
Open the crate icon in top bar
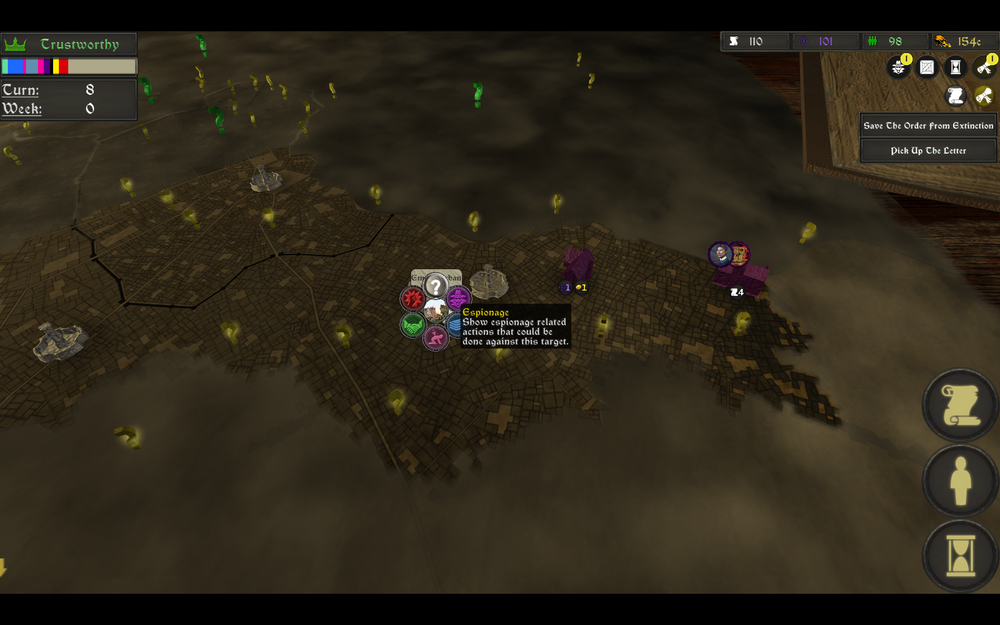point(927,67)
